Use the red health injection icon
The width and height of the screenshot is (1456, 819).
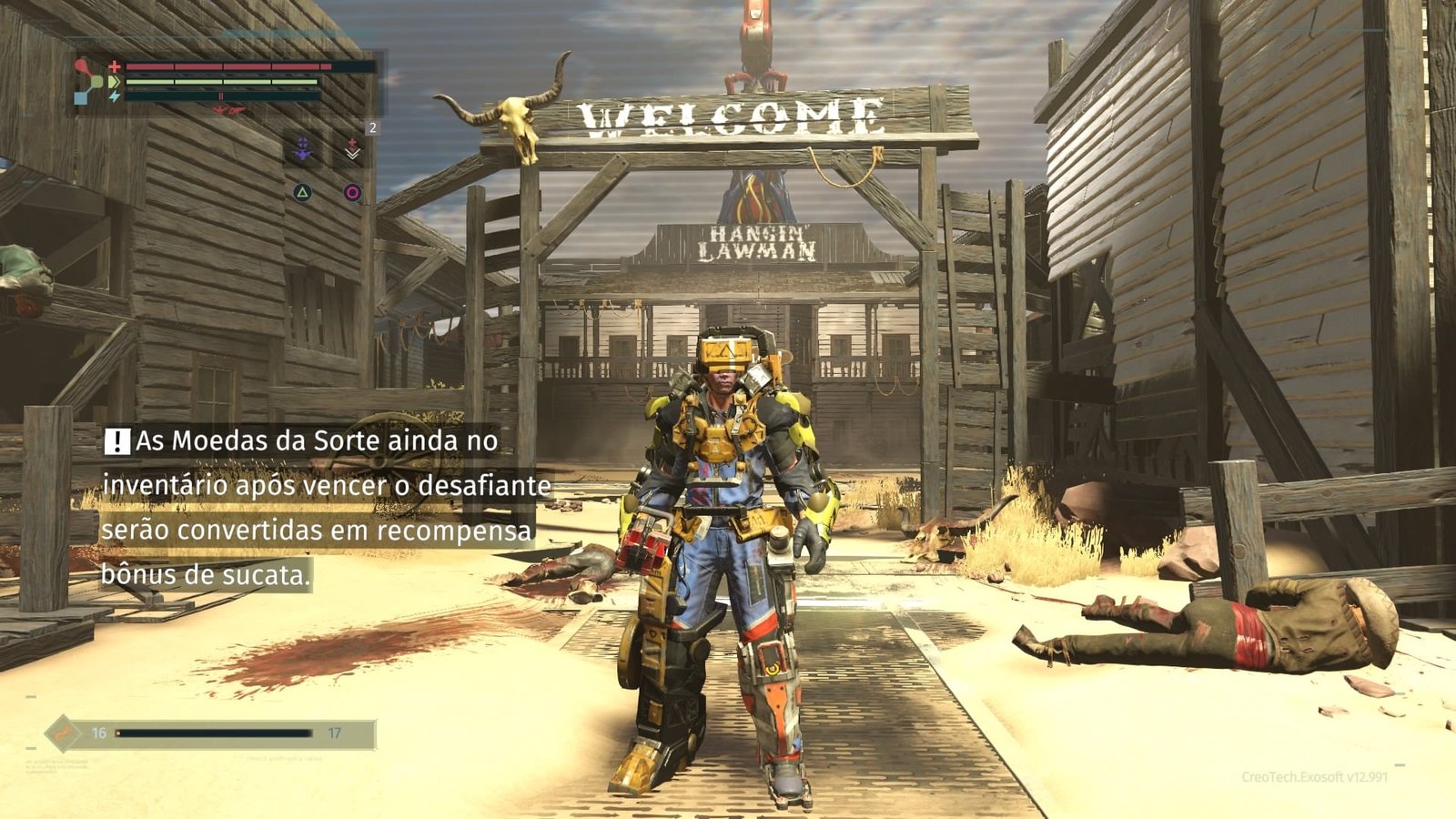coord(352,150)
